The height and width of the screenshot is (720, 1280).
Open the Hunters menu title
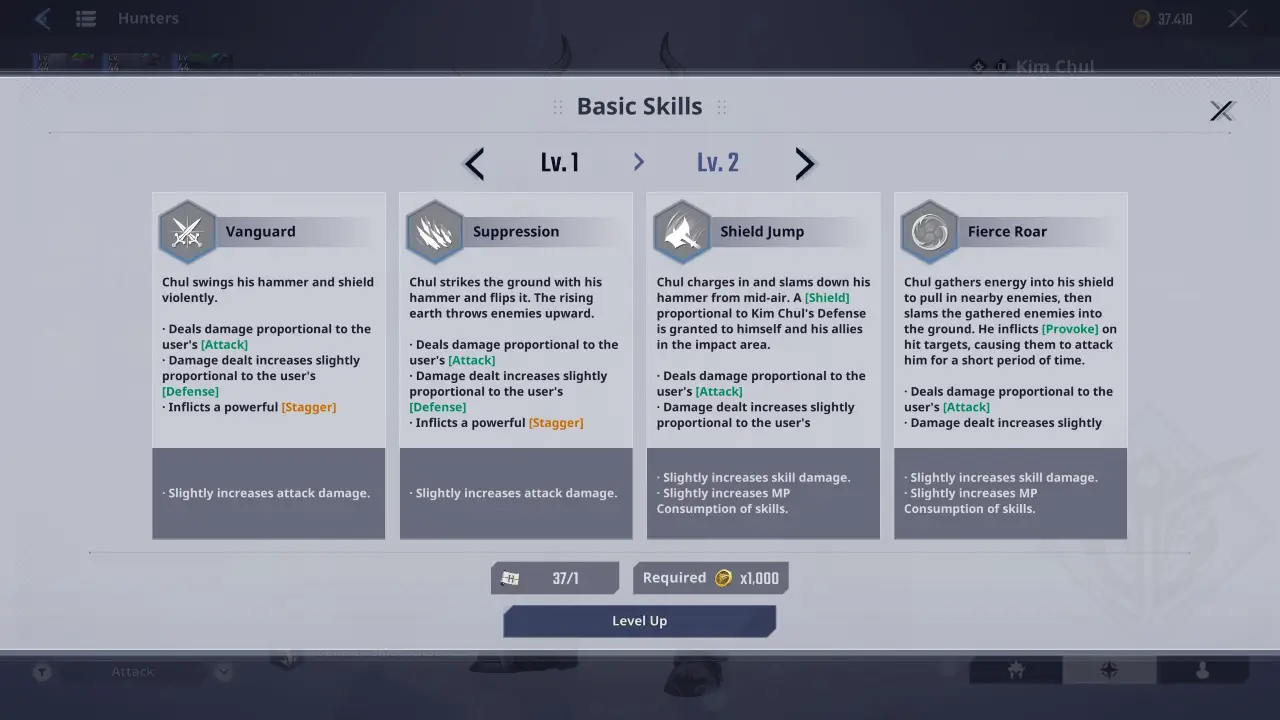click(148, 18)
